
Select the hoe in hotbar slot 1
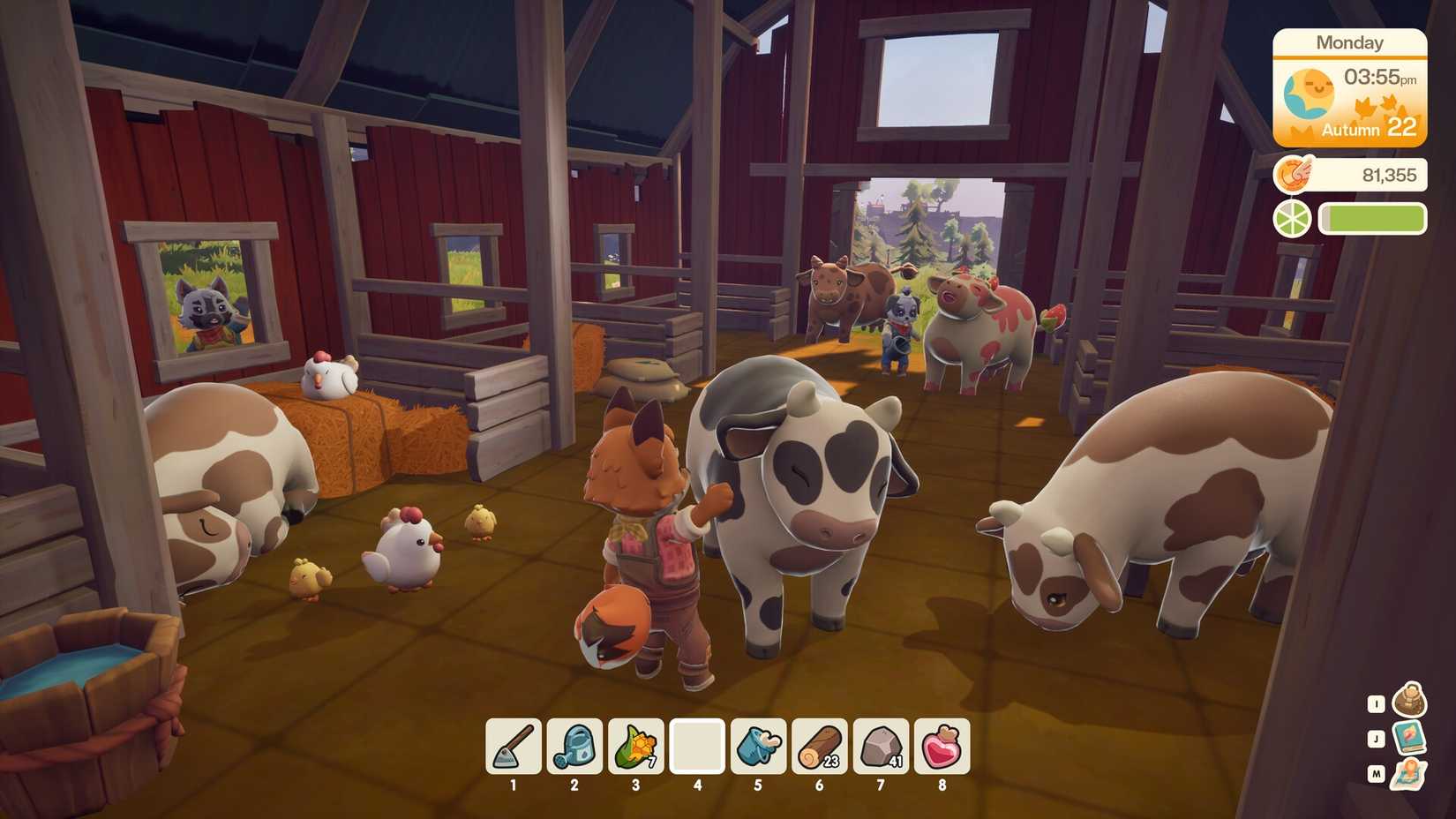513,746
